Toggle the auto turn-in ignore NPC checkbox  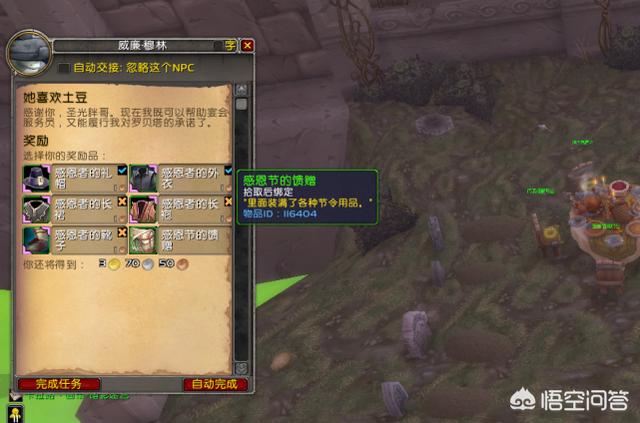[x=64, y=68]
